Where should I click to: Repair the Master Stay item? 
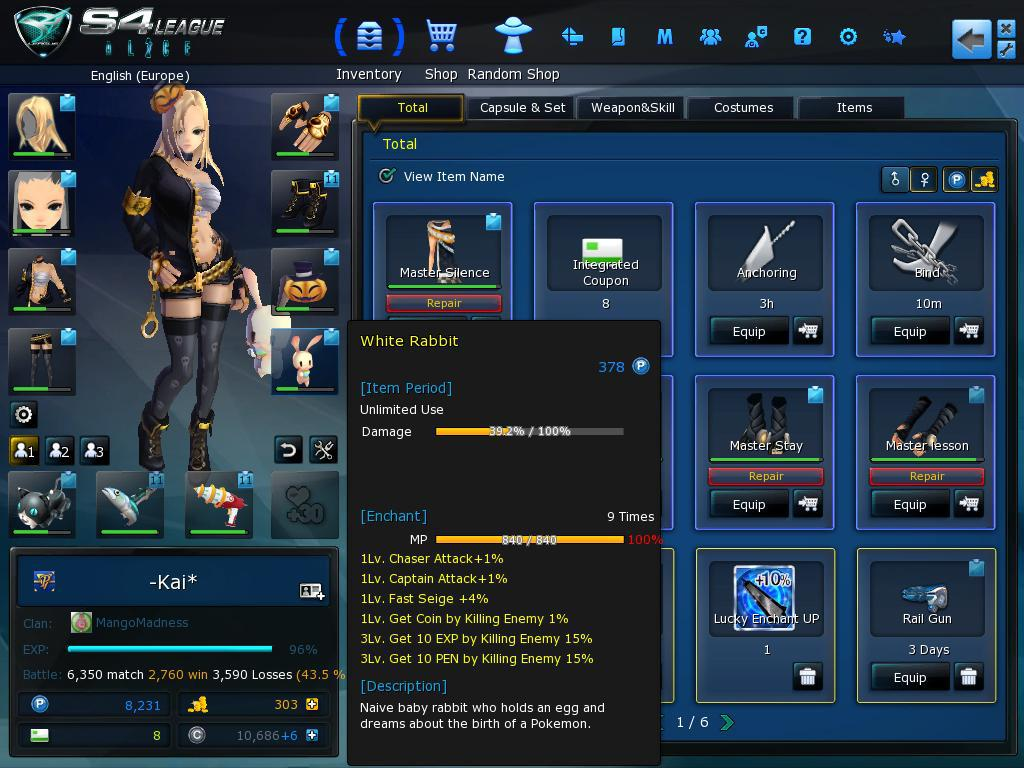tap(765, 476)
